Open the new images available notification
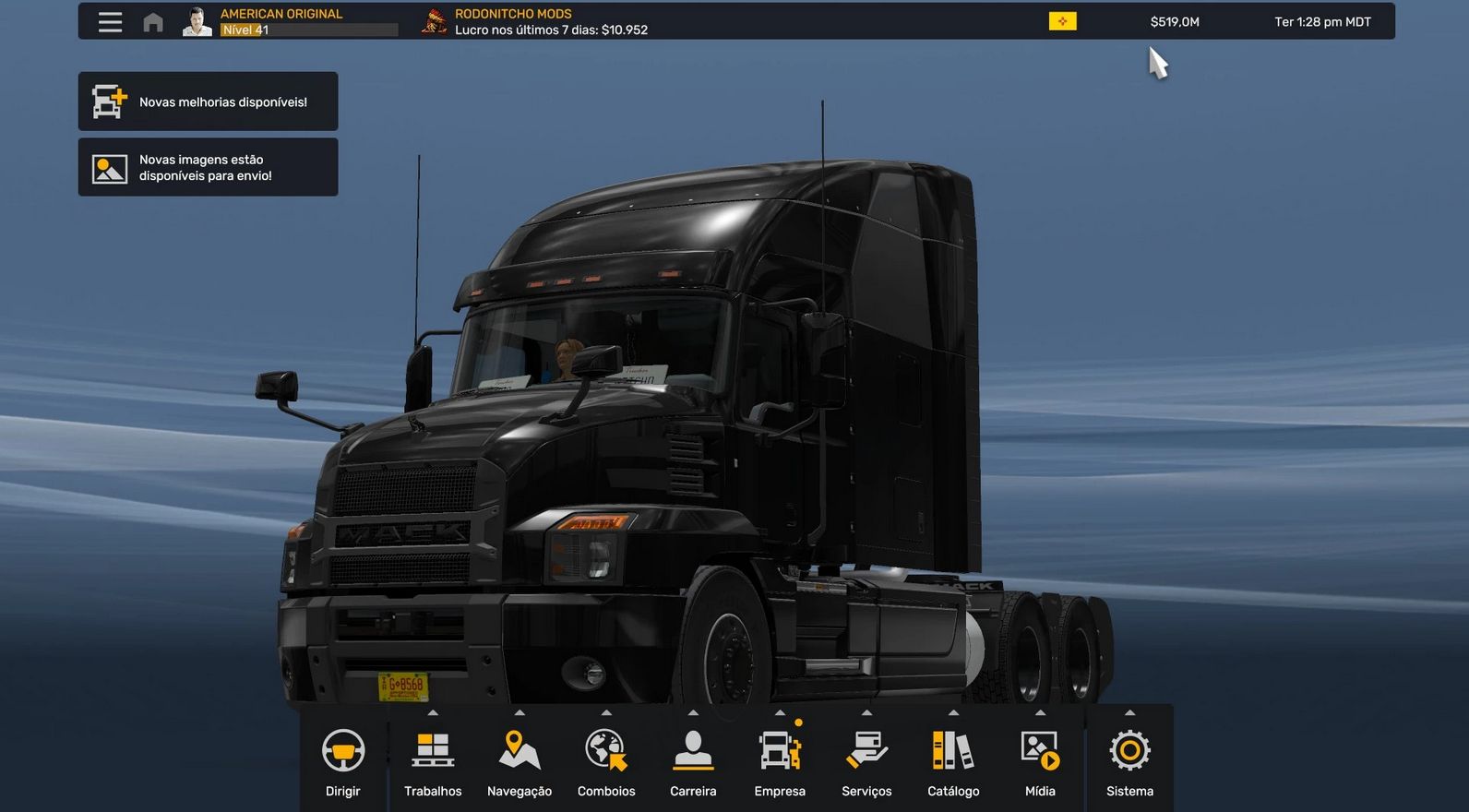 (x=208, y=167)
